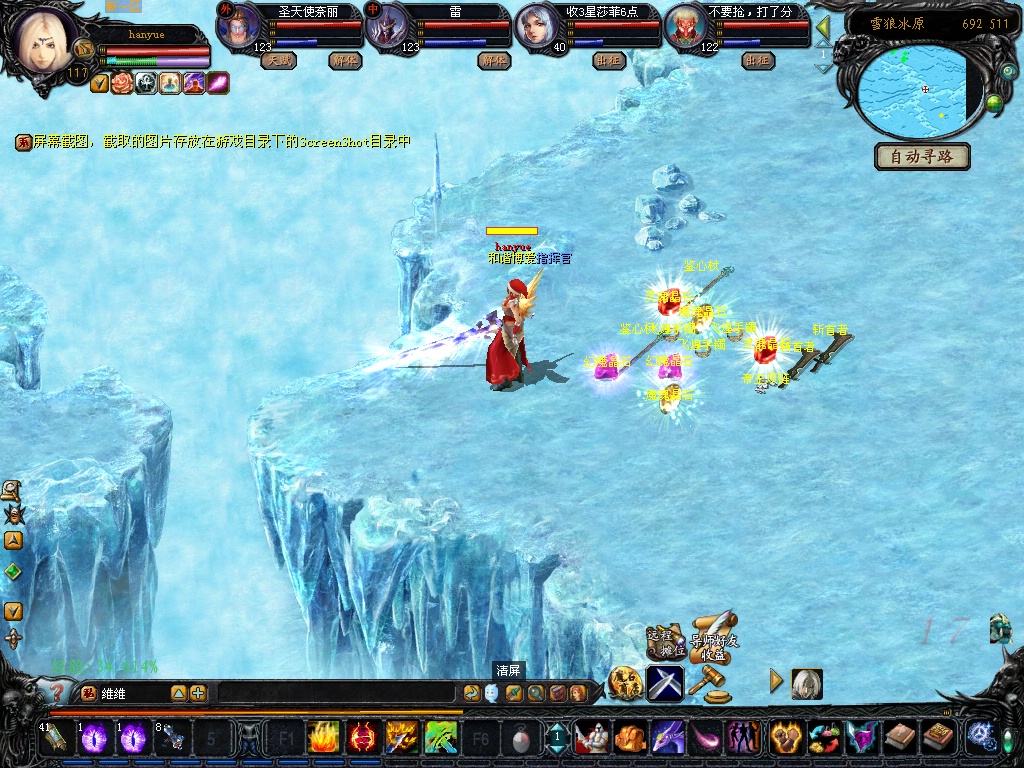Viewport: 1024px width, 768px height.
Task: Select the crossed swords attack icon
Action: point(664,683)
